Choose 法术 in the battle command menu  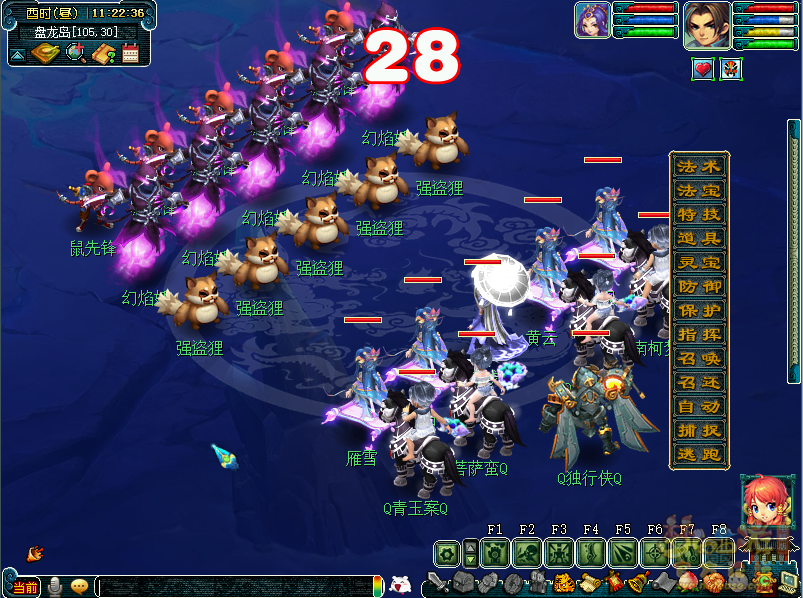(698, 166)
